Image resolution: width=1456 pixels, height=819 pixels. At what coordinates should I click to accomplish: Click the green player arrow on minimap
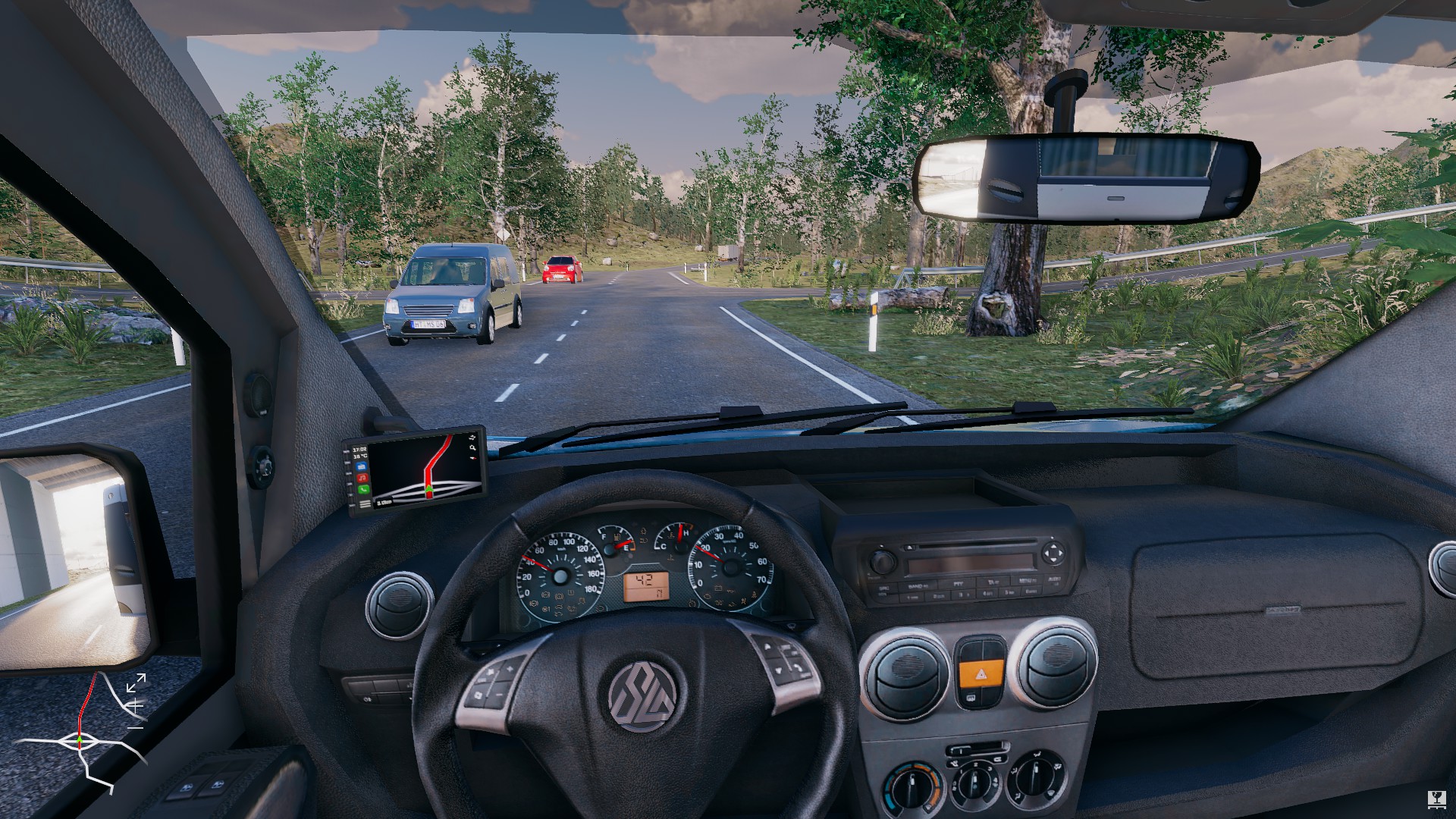click(80, 739)
